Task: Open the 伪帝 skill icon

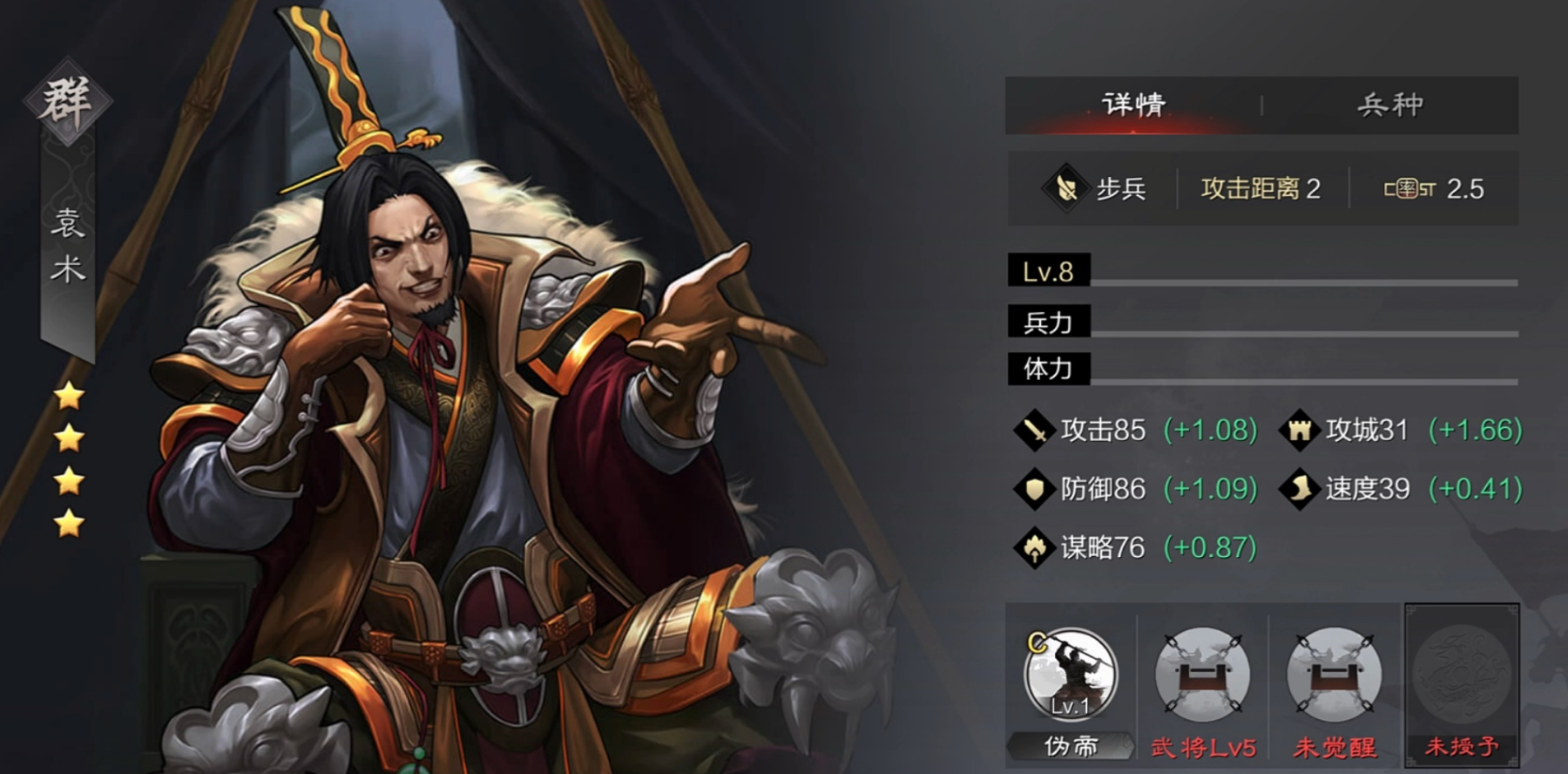Action: pyautogui.click(x=1071, y=674)
